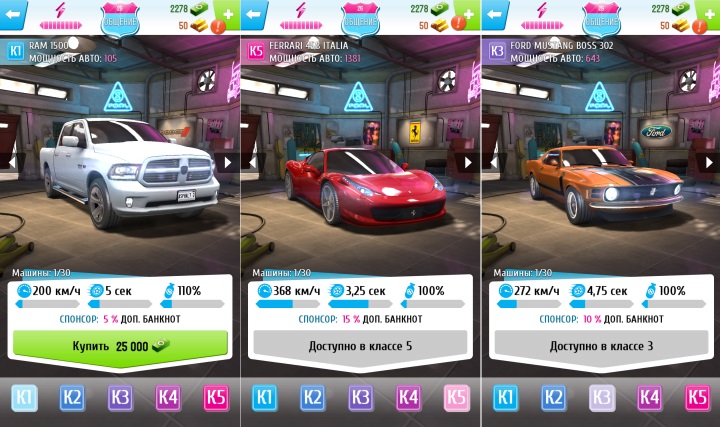The width and height of the screenshot is (720, 427).
Task: Show the next car after RAM 1500
Action: pyautogui.click(x=228, y=161)
